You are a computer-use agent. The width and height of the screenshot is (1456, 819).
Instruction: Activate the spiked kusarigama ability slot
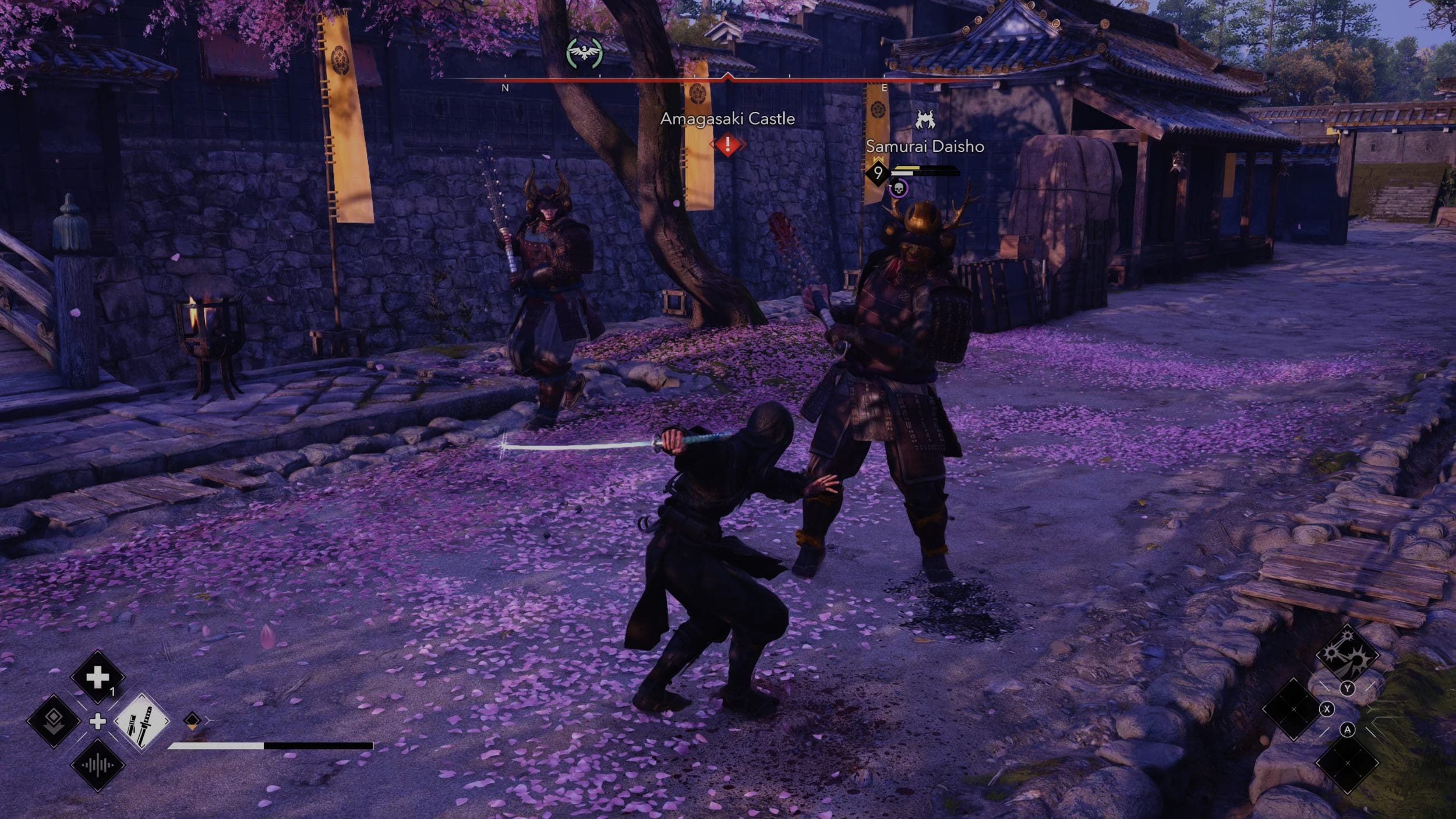point(1347,654)
